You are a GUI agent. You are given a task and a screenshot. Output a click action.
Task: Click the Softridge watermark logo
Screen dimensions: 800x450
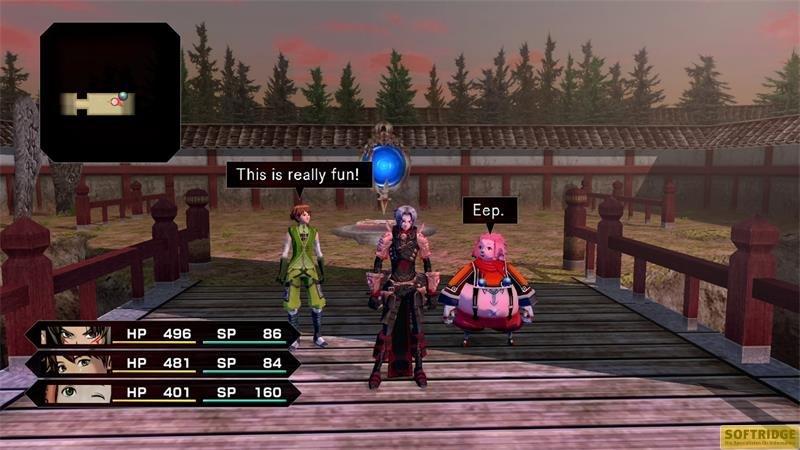[759, 436]
